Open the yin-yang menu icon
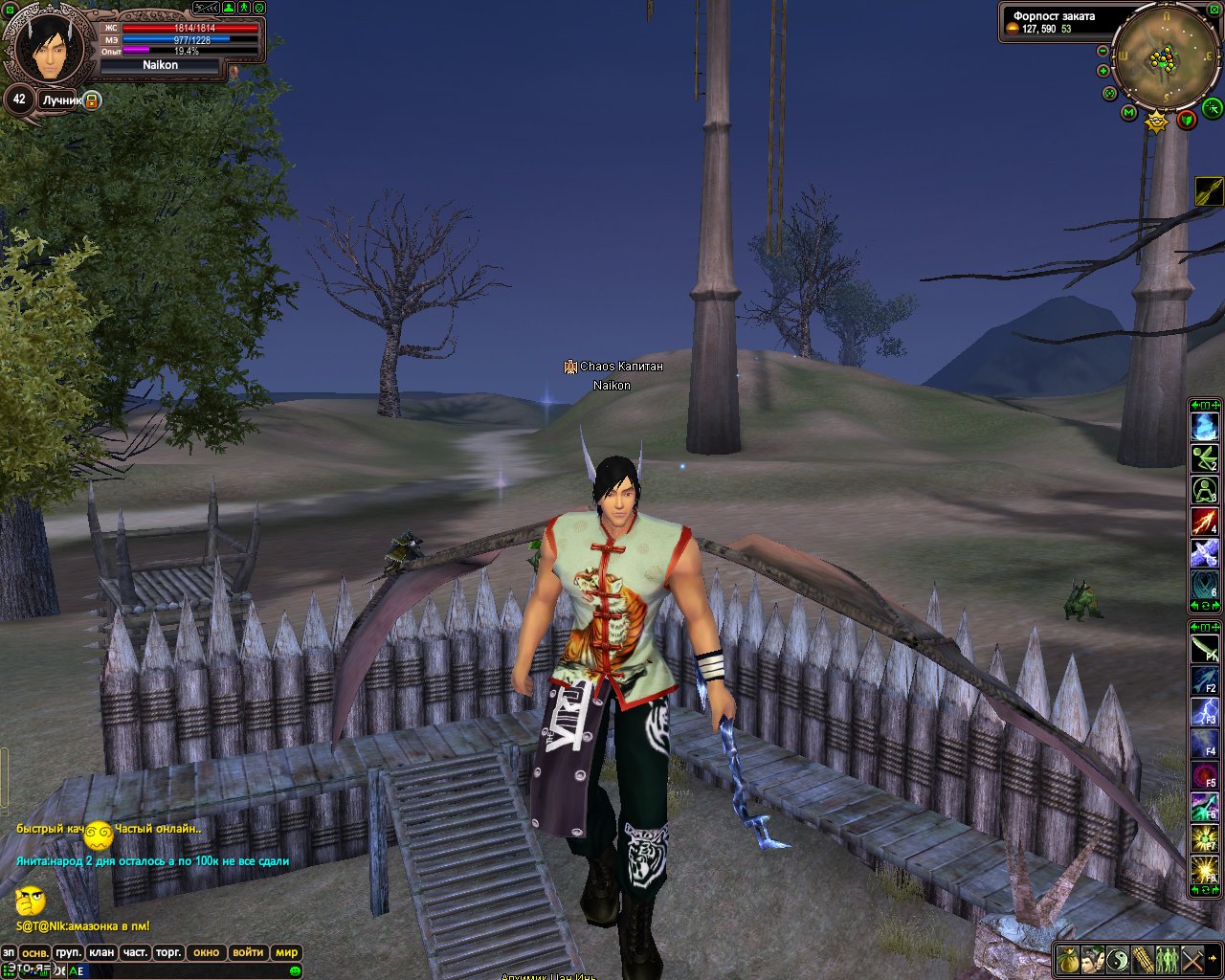Screen dimensions: 1225x980 [x=1118, y=958]
